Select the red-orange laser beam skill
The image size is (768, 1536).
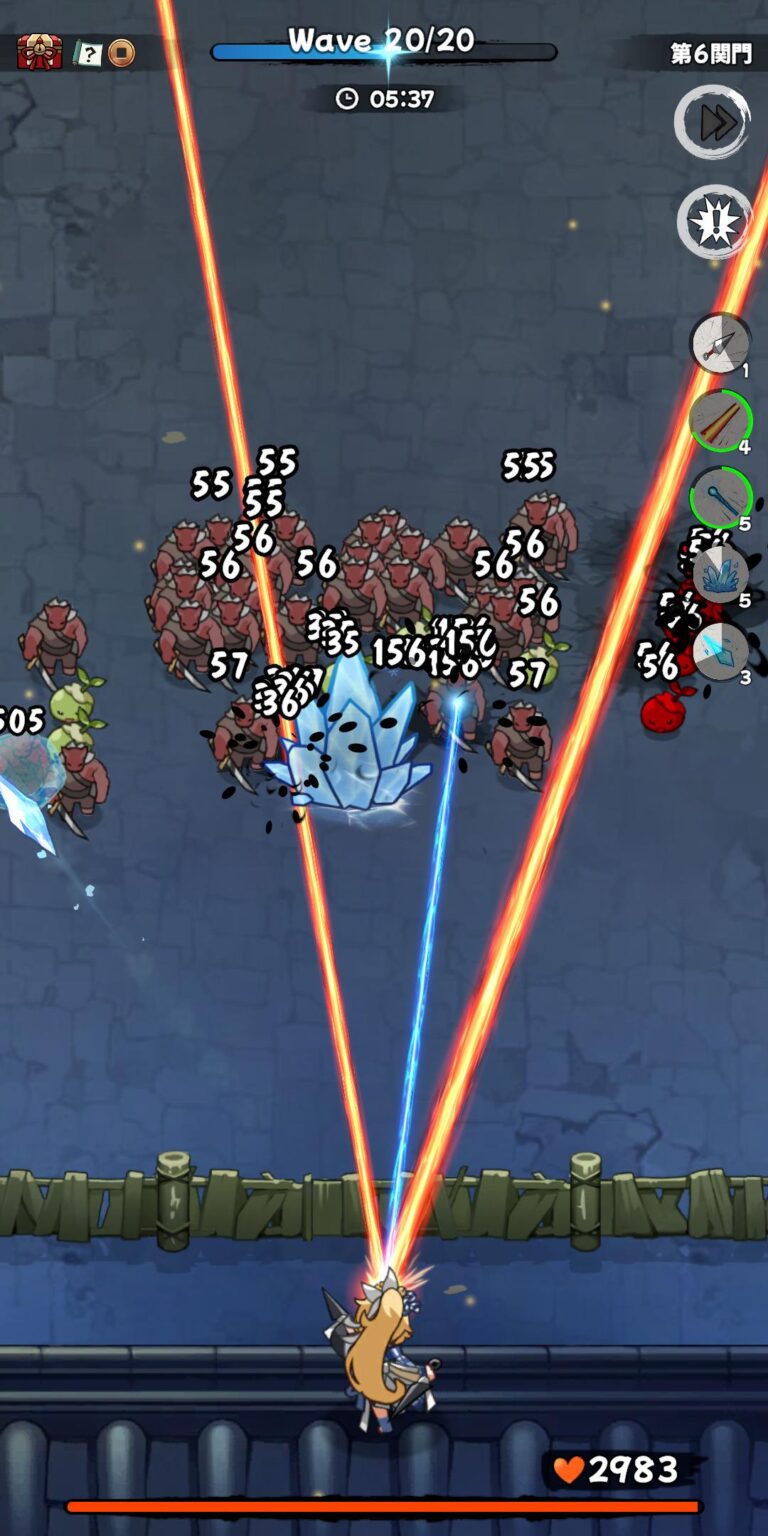tap(720, 421)
